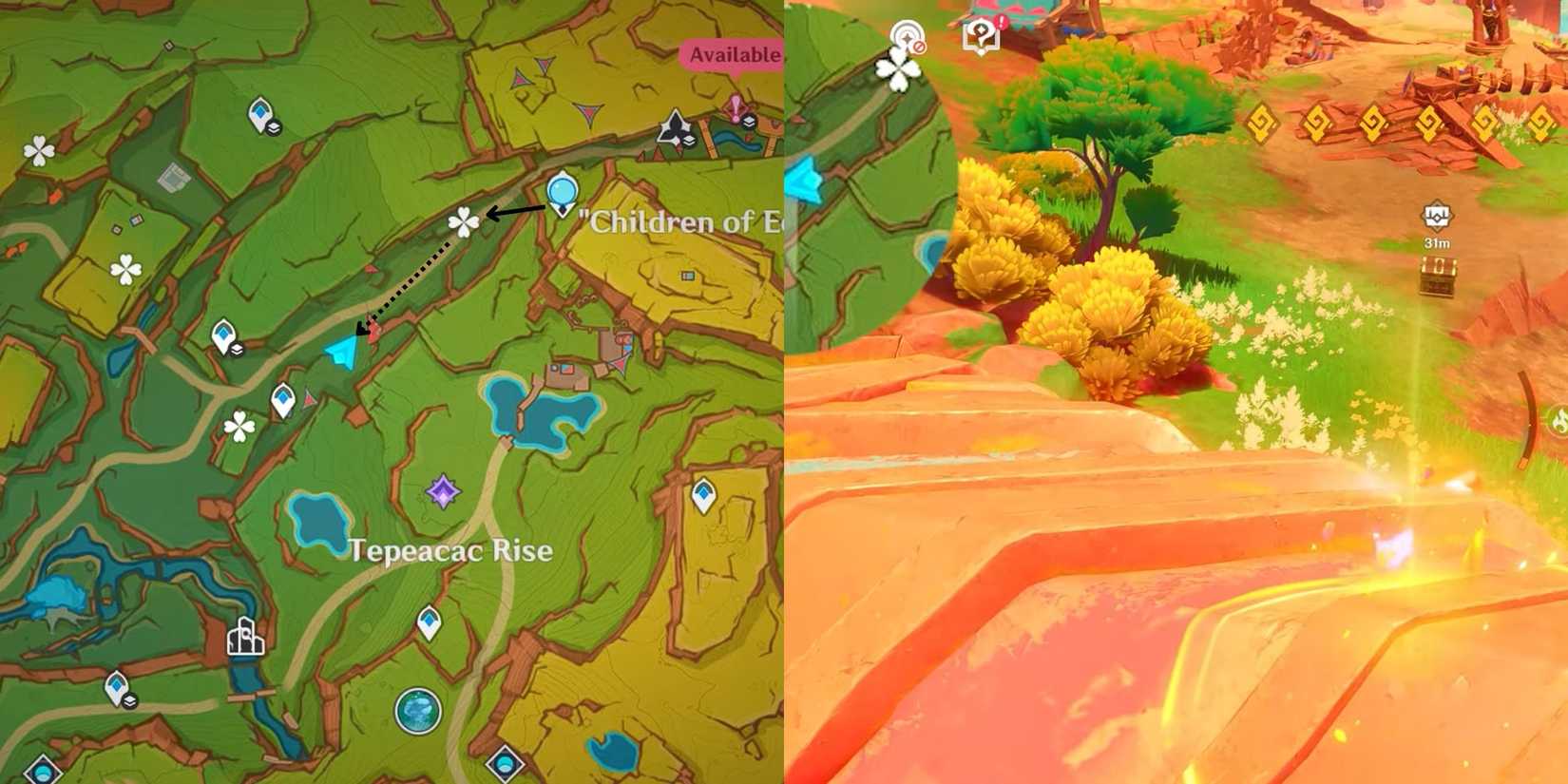Open the purple domain icon near Tepeacac Rise
This screenshot has width=1568, height=784.
click(443, 491)
